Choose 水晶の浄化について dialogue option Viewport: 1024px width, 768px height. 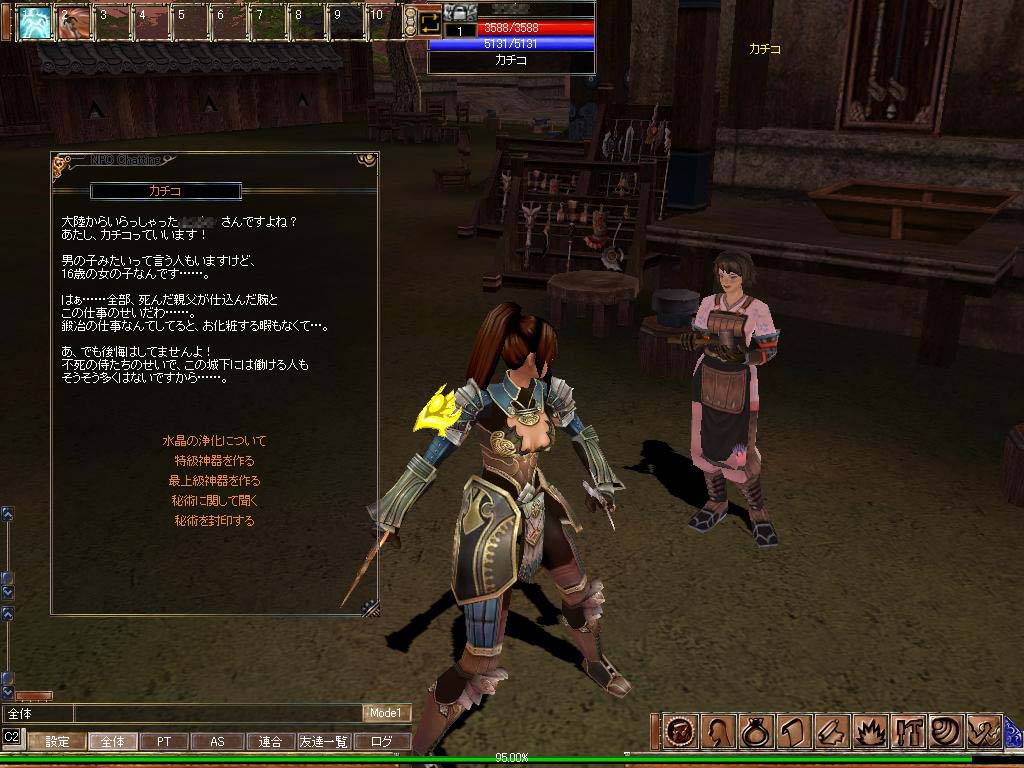pos(214,441)
